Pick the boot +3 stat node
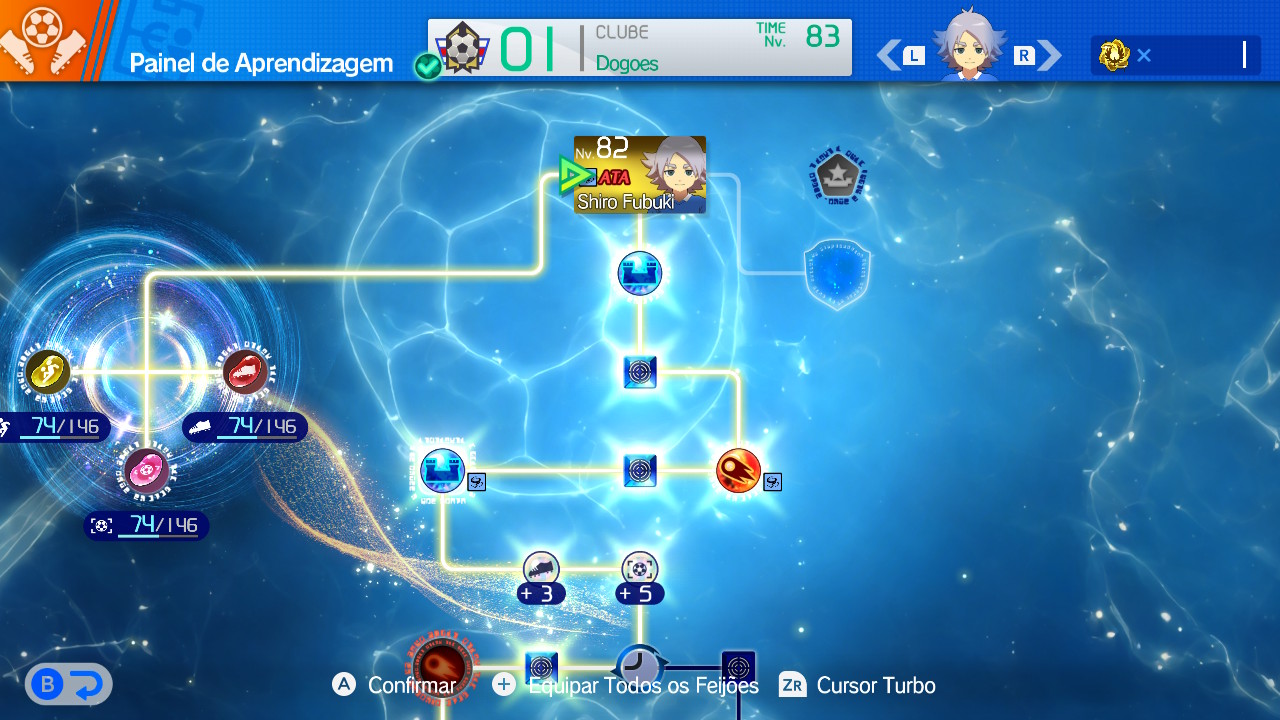Screen dimensions: 1280x720 tap(541, 570)
